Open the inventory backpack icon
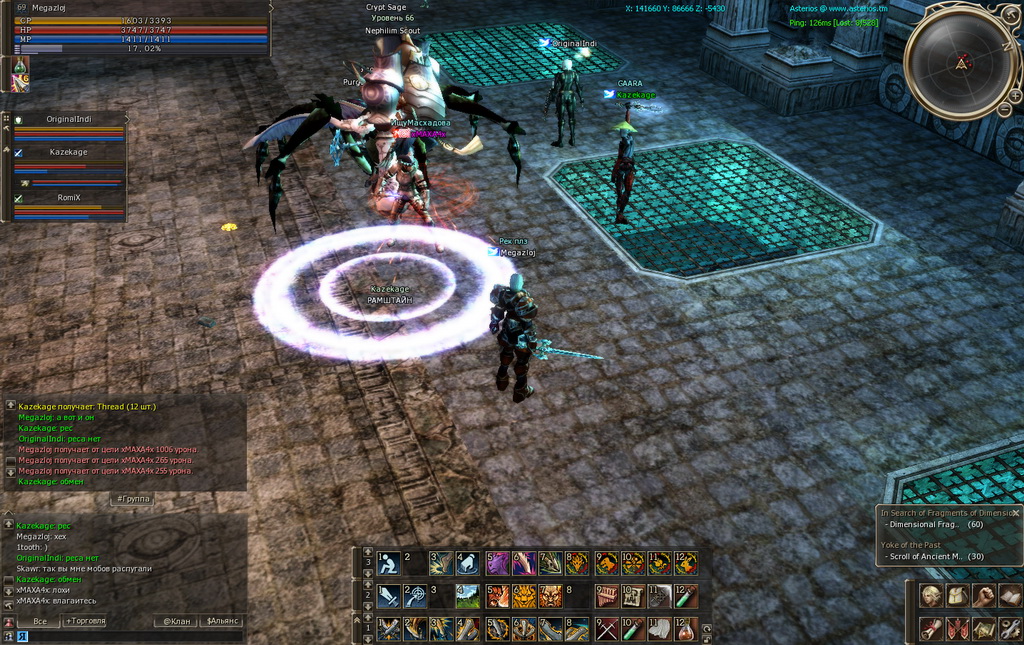The width and height of the screenshot is (1024, 645). (957, 596)
